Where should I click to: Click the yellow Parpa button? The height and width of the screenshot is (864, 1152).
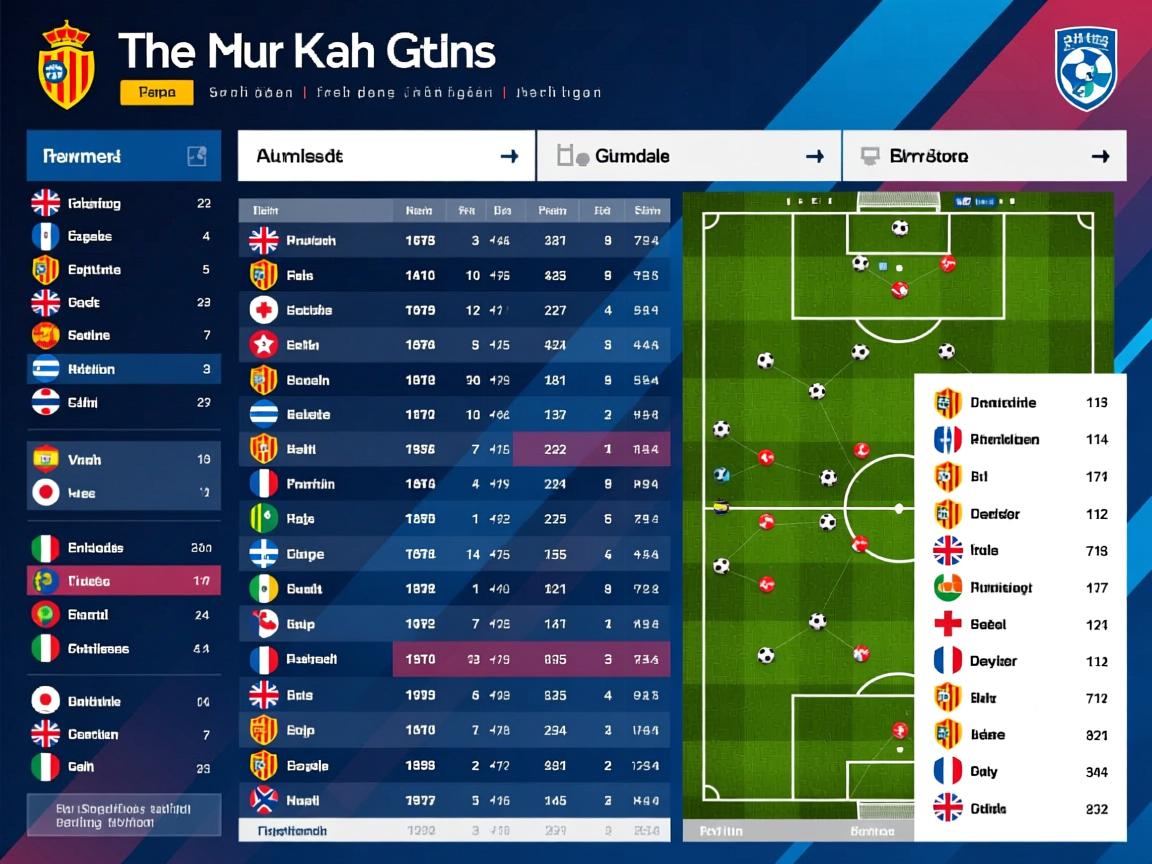(156, 93)
